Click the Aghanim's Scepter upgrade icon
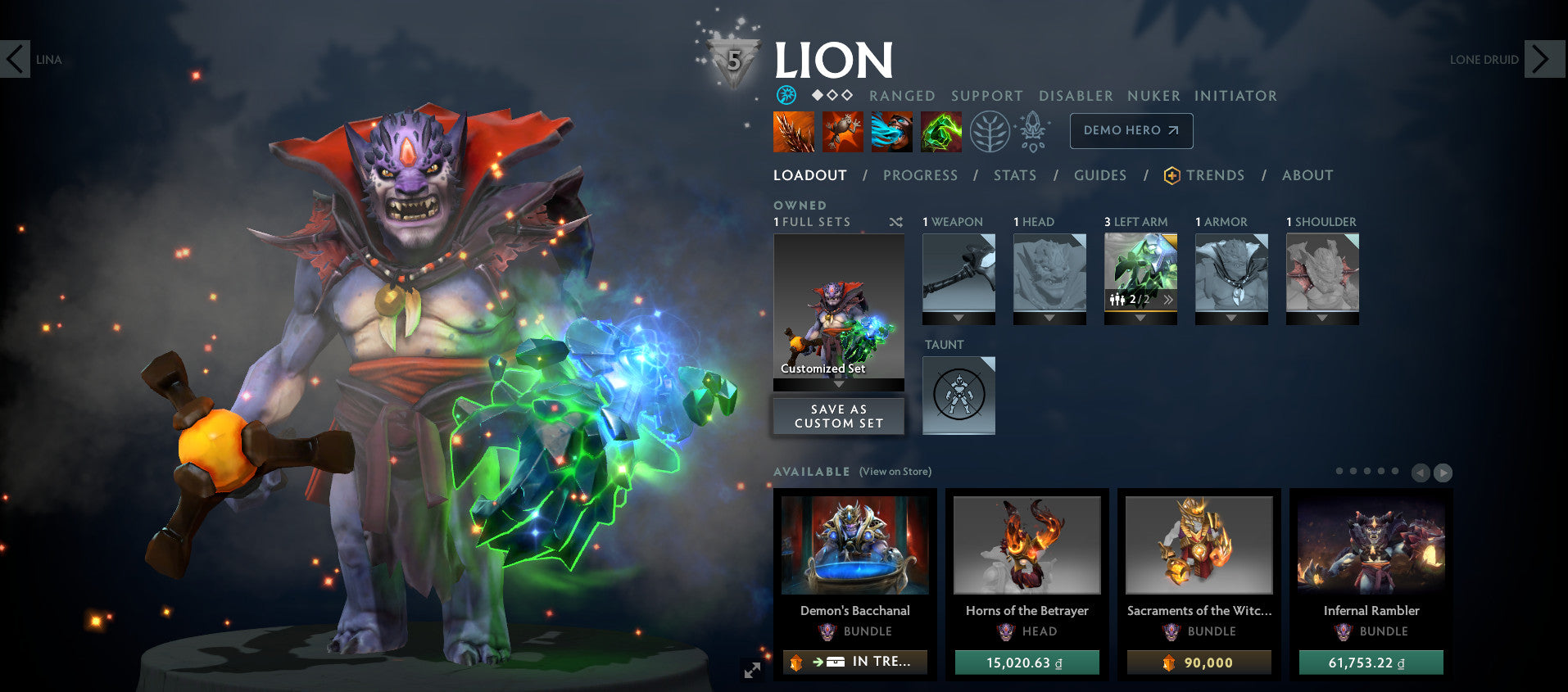The width and height of the screenshot is (1568, 692). (x=1034, y=130)
